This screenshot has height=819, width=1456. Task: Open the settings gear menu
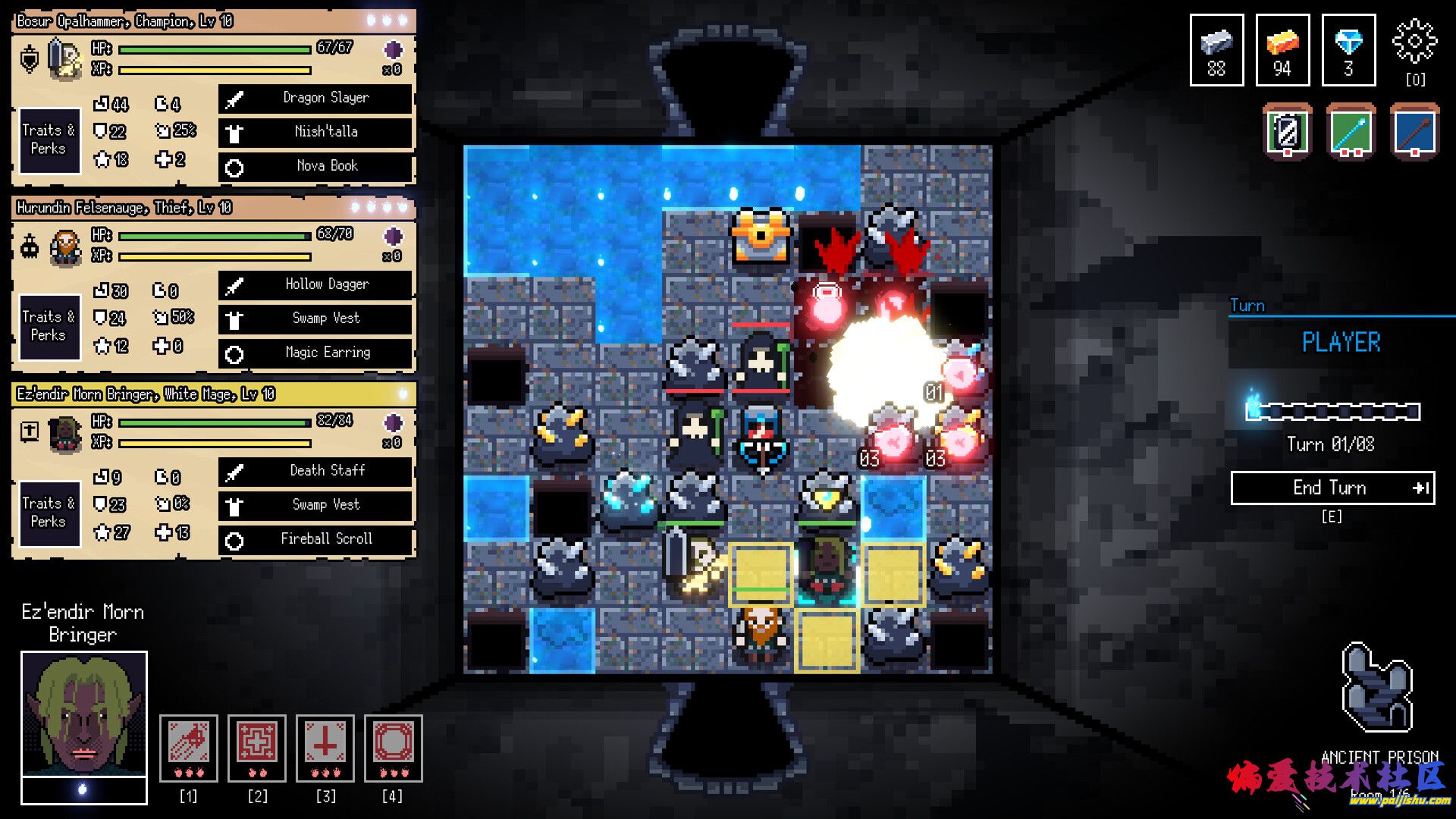click(1414, 42)
